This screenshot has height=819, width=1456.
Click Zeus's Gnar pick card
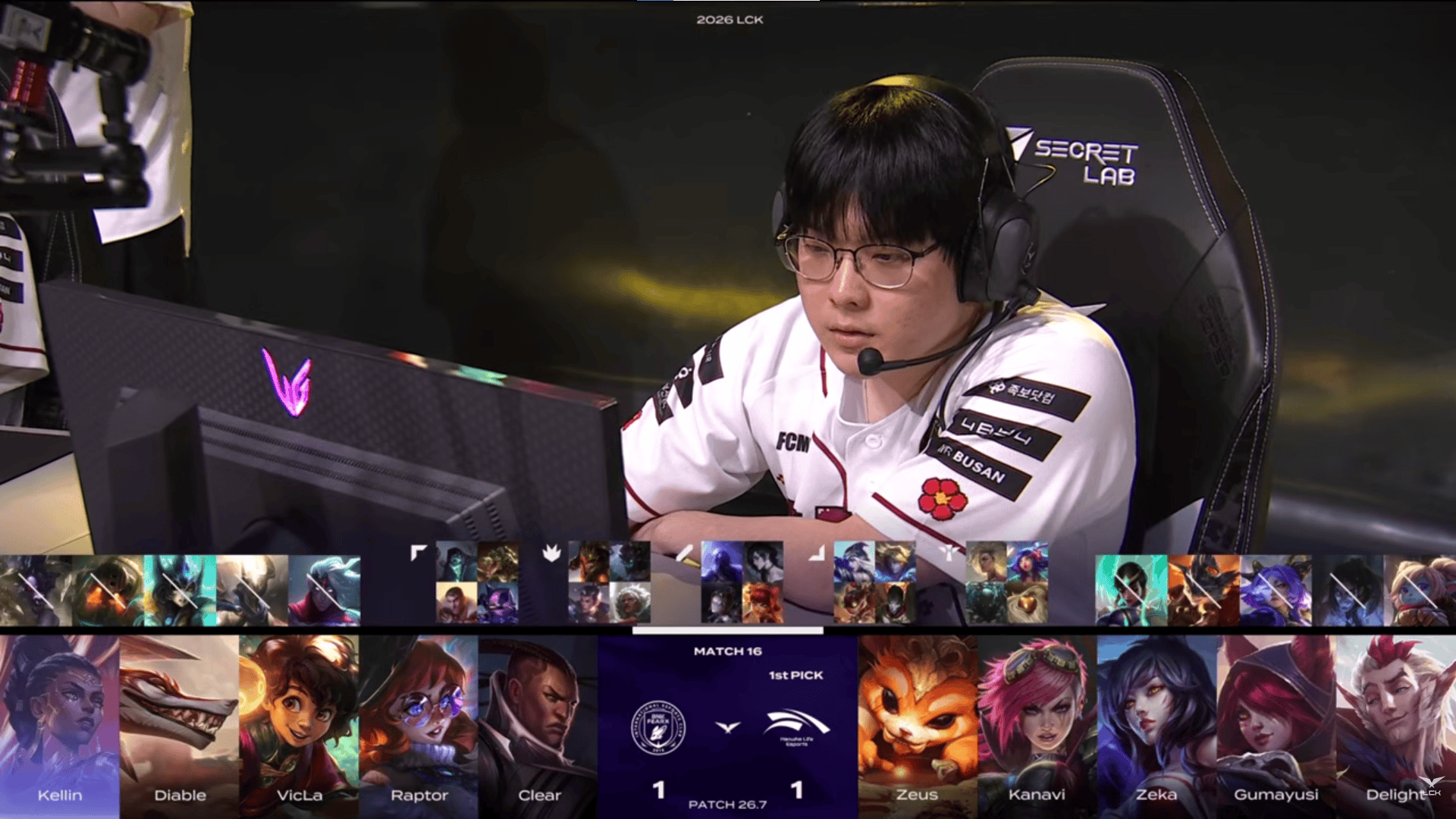point(918,724)
